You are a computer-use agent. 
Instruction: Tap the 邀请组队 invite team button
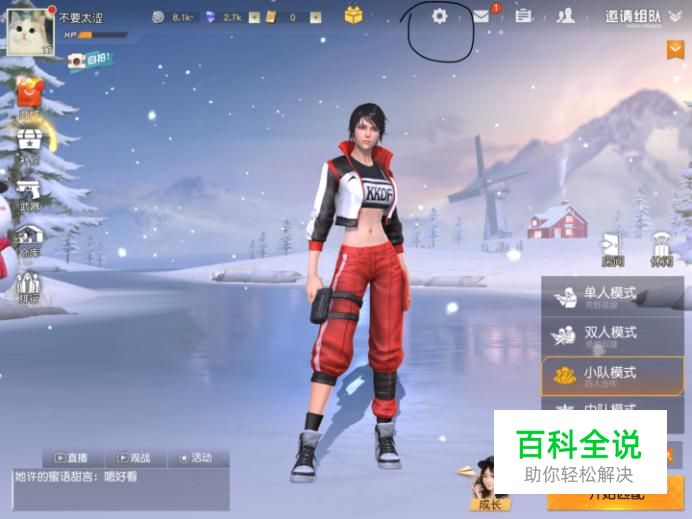point(632,17)
